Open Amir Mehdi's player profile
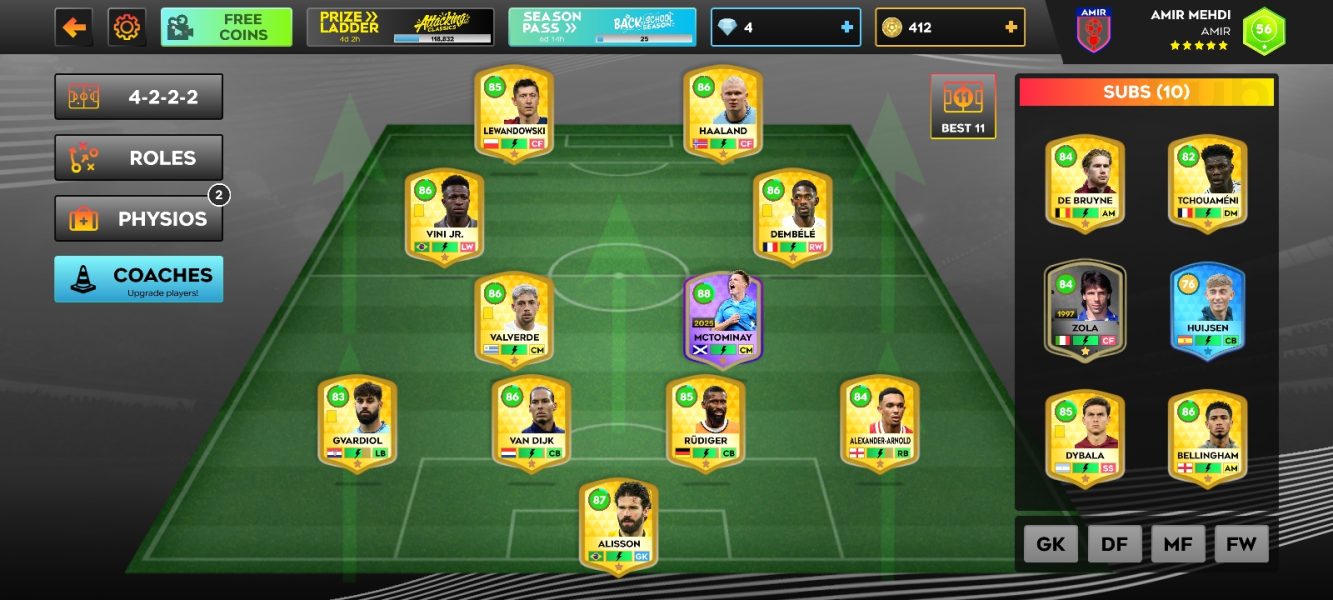 click(x=1190, y=29)
